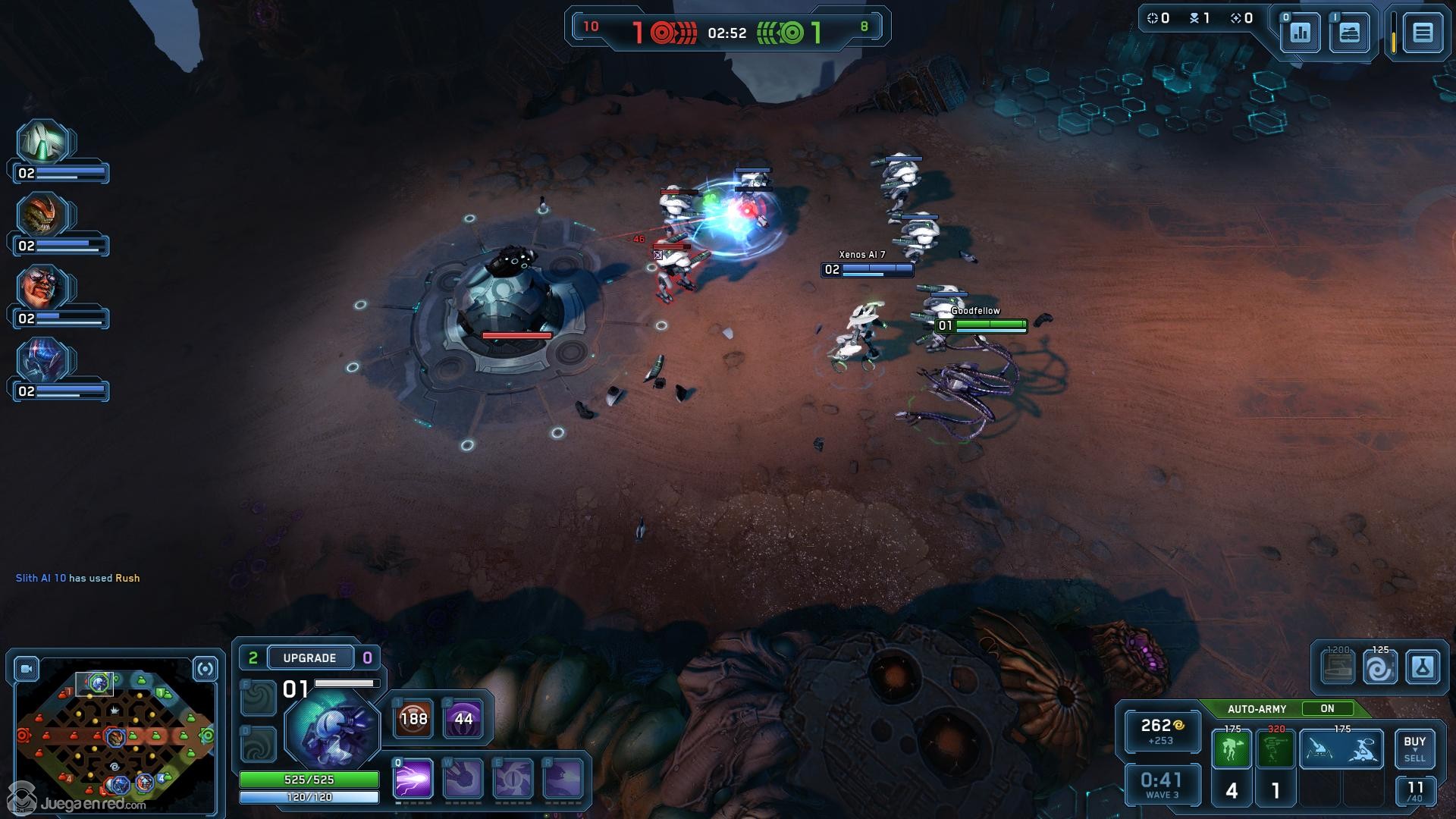Activate the Q energy beam ability

pyautogui.click(x=413, y=779)
